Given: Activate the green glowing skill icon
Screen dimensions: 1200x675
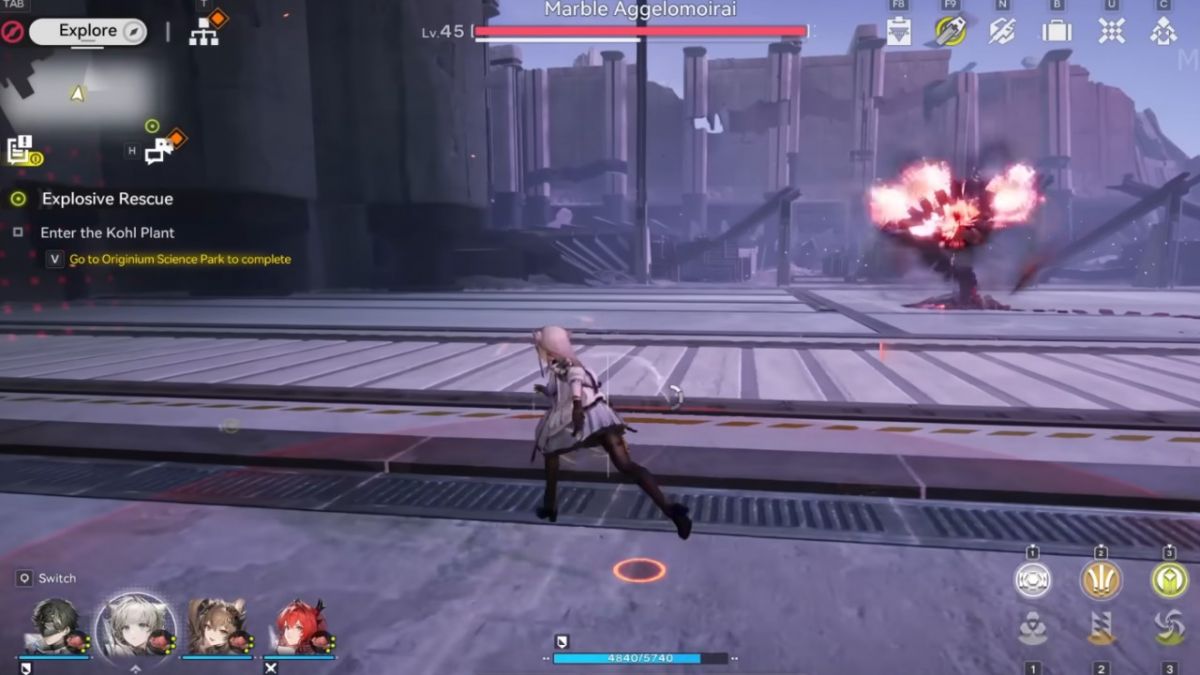Looking at the screenshot, I should (x=1168, y=580).
